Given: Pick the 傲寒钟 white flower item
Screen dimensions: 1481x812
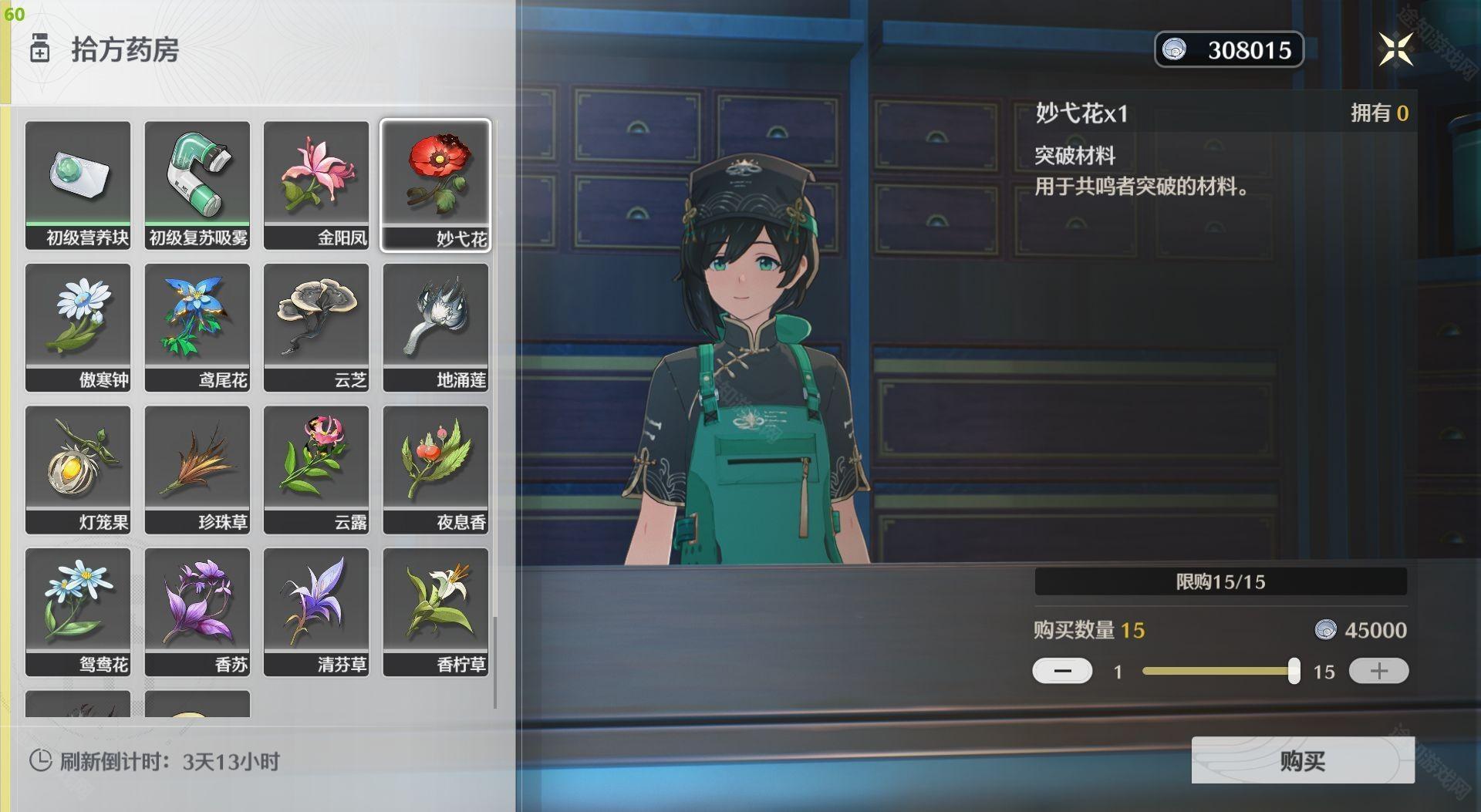Looking at the screenshot, I should (x=78, y=327).
